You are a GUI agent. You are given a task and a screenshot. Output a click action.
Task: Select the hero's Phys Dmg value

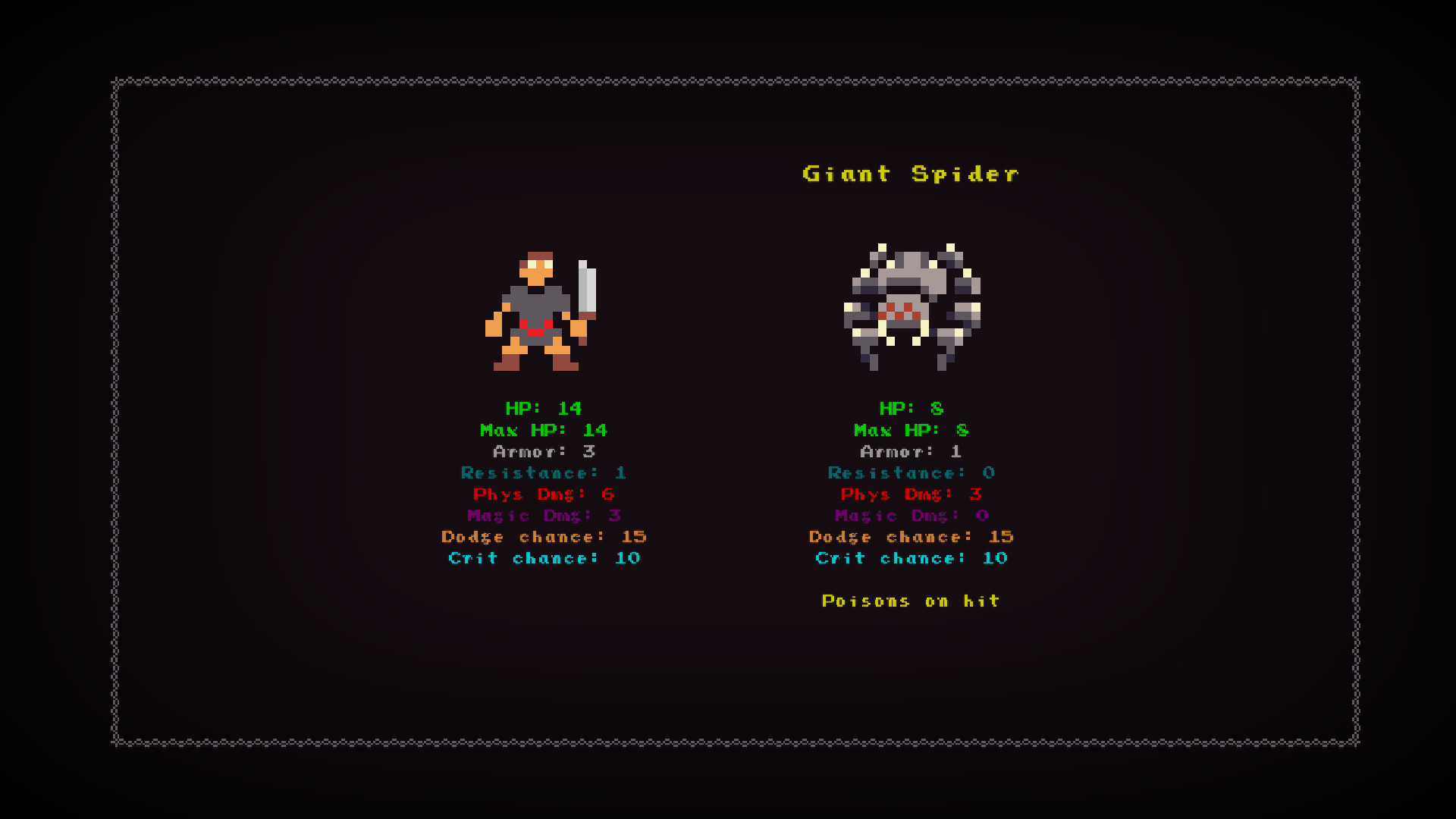[606, 494]
